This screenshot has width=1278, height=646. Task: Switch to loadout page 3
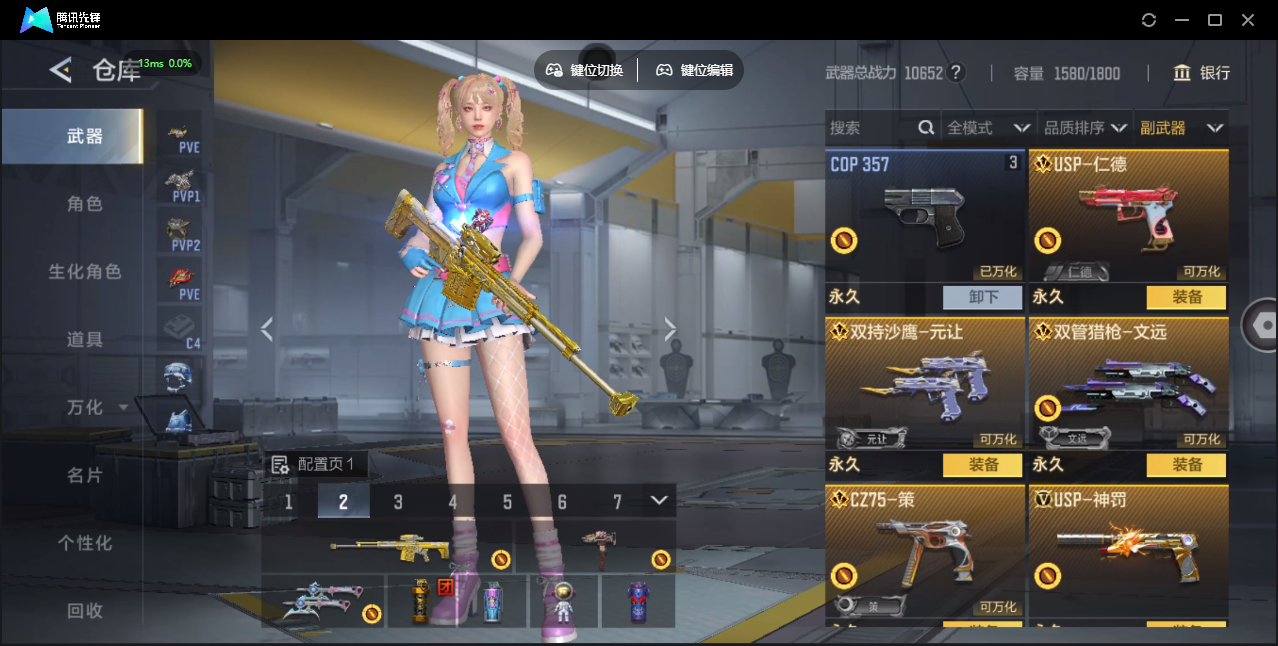tap(398, 502)
